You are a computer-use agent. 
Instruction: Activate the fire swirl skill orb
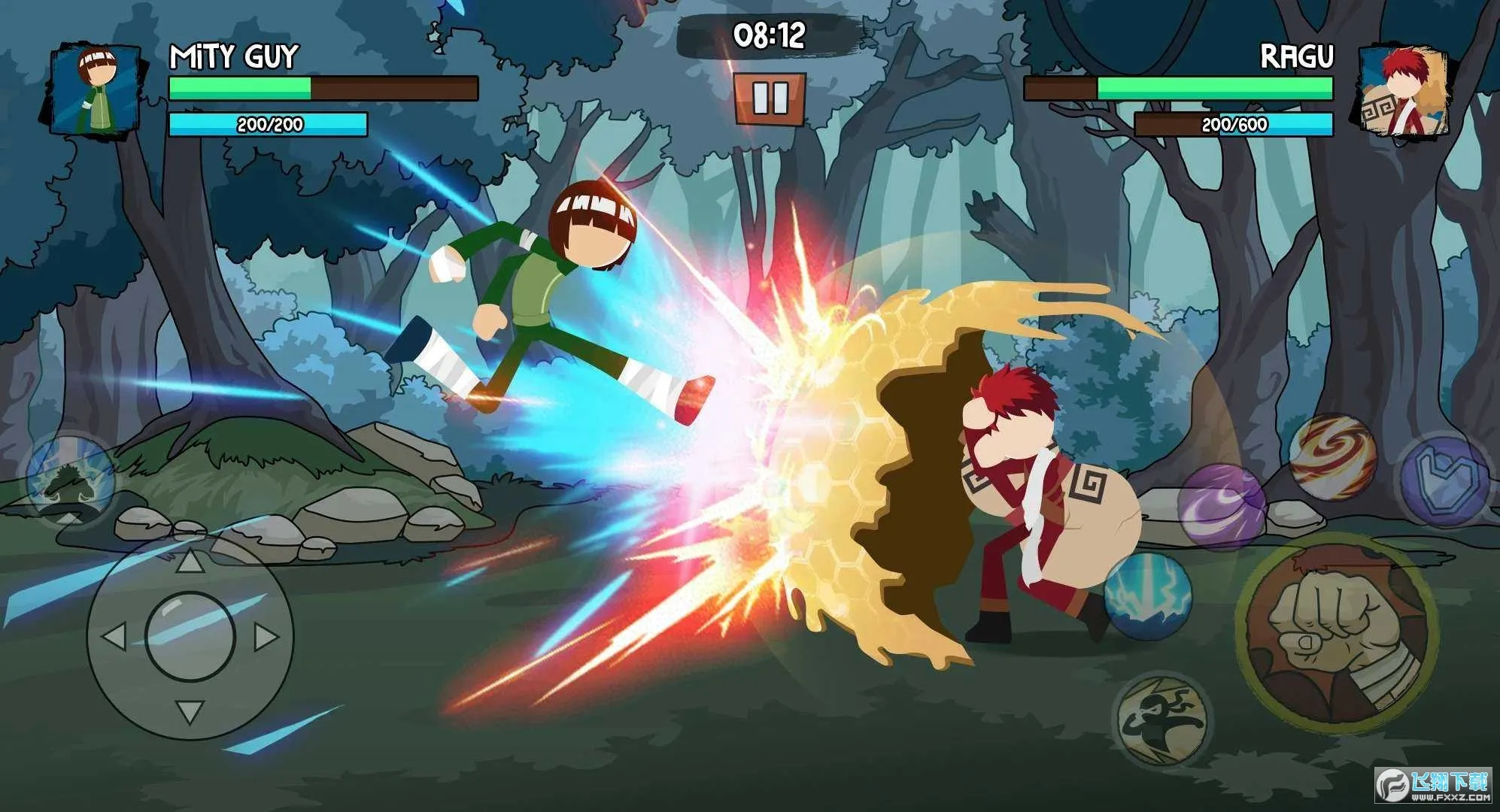[x=1332, y=456]
